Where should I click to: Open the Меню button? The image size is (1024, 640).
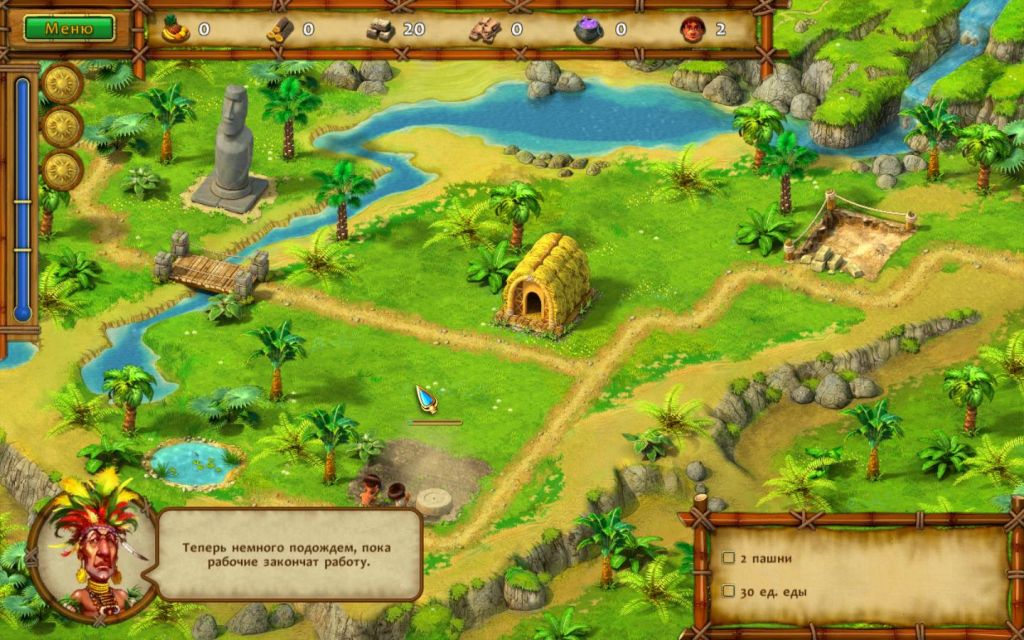(x=68, y=28)
